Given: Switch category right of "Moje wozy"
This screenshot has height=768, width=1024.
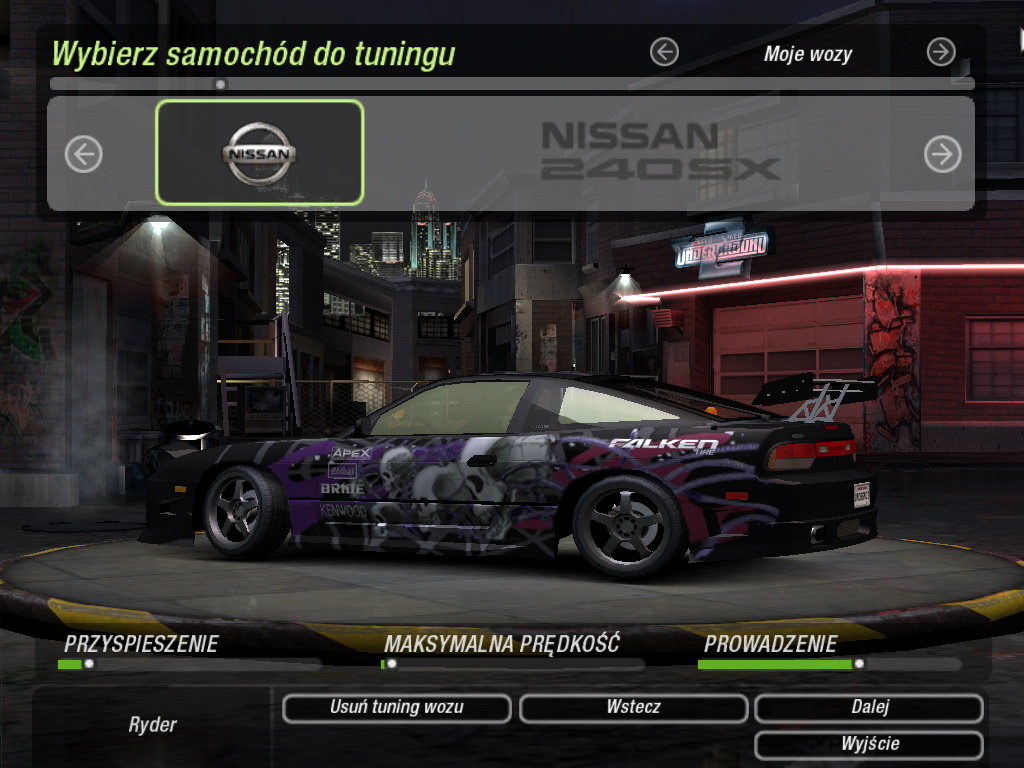Looking at the screenshot, I should (941, 52).
